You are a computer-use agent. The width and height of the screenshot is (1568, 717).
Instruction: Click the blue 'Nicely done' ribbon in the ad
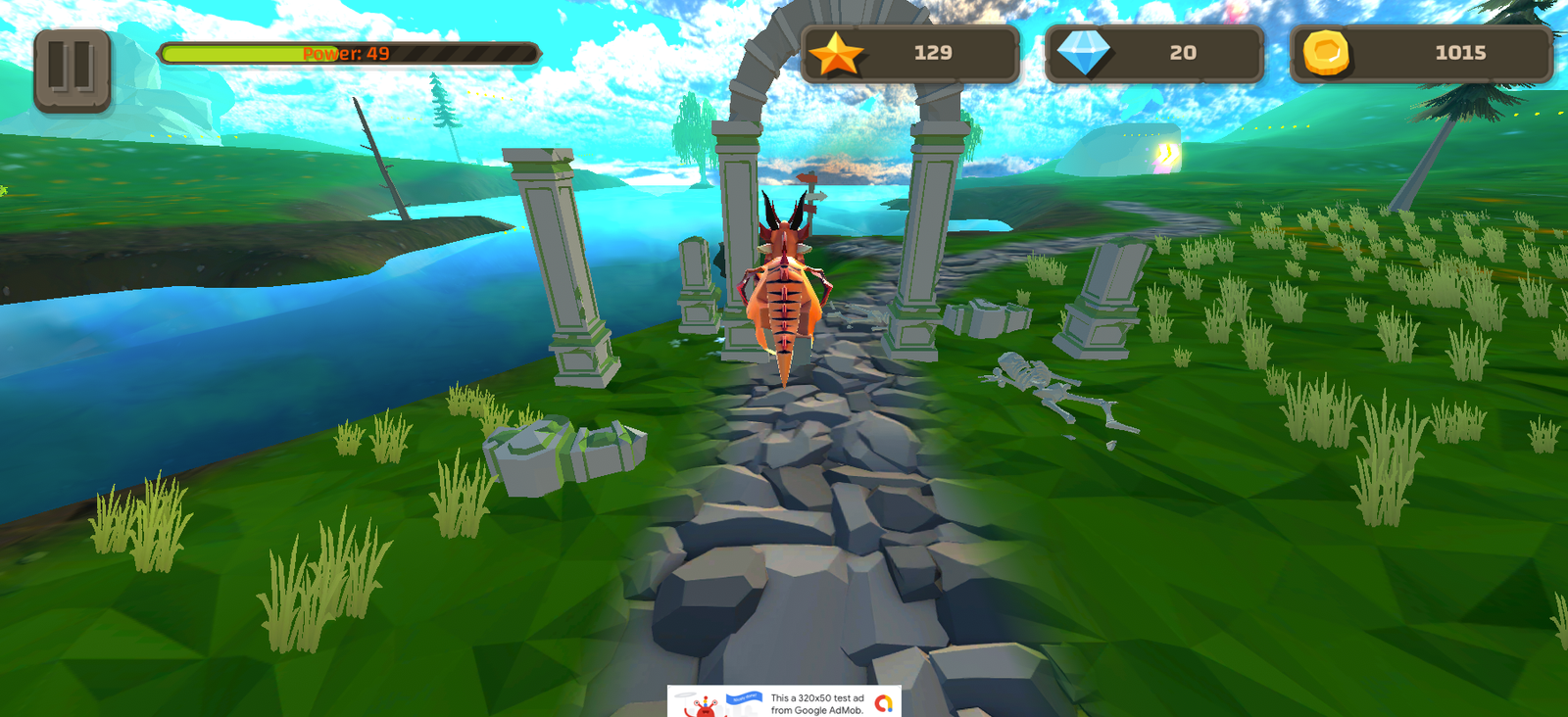[744, 697]
